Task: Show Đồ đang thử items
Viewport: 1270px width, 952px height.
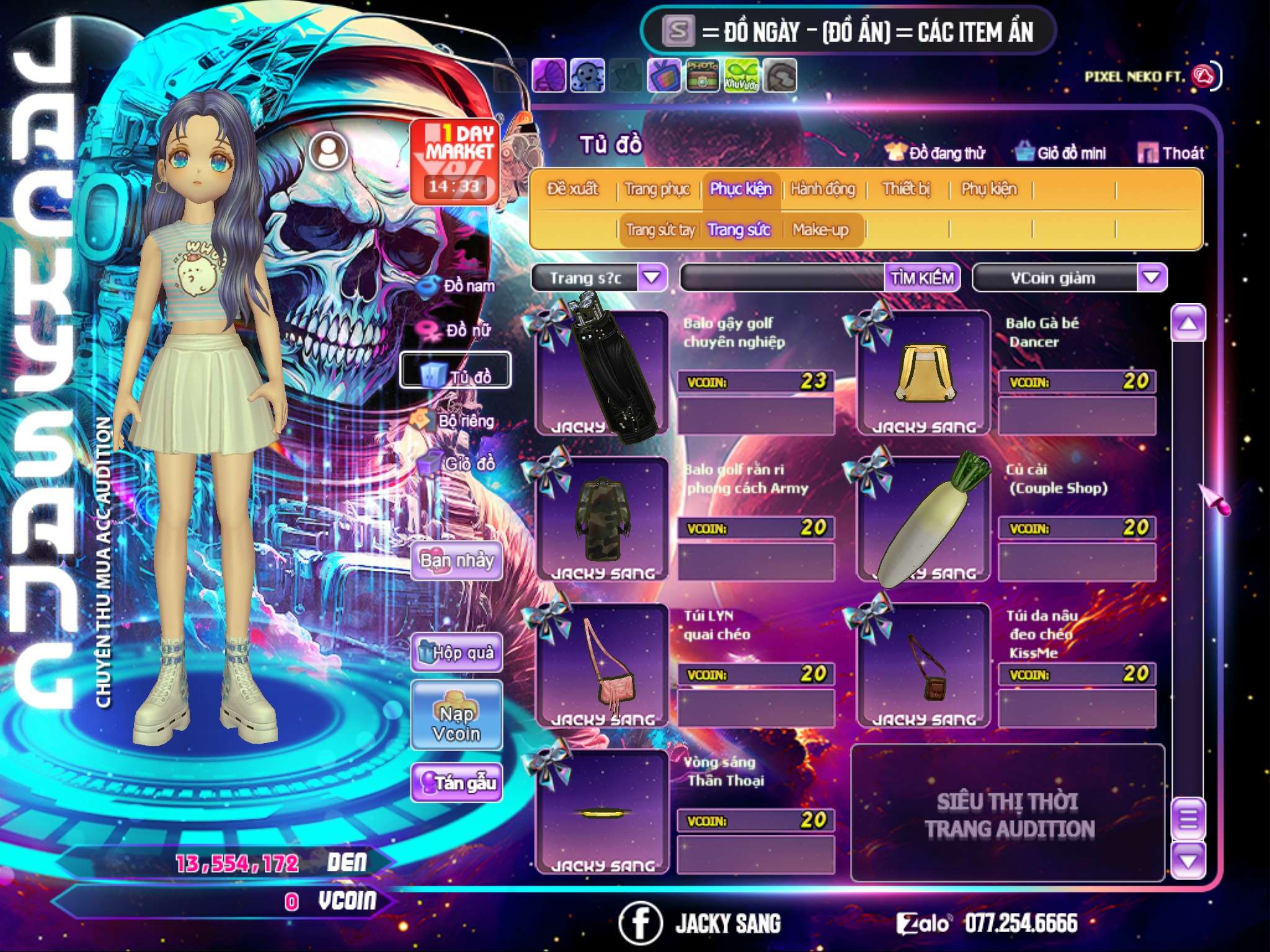Action: (936, 153)
